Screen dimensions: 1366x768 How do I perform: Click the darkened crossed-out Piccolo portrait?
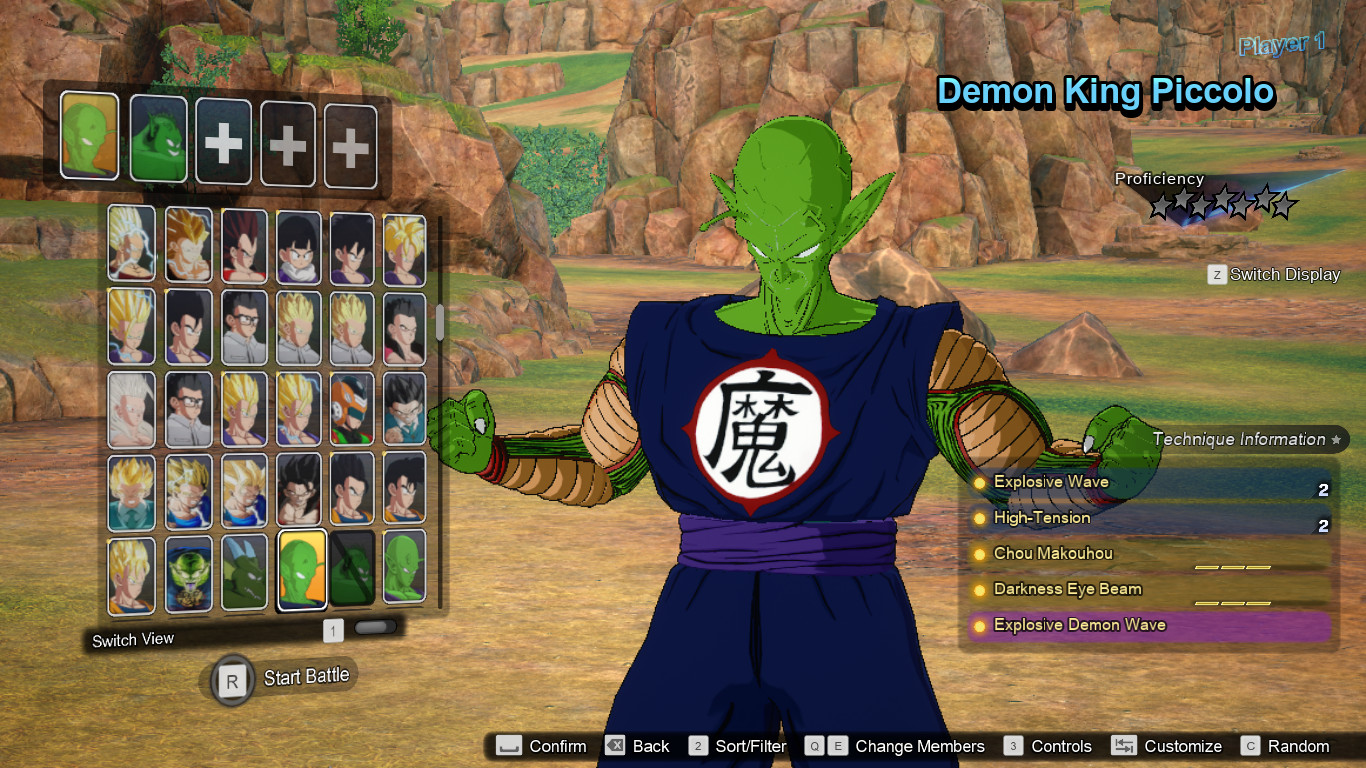point(352,570)
